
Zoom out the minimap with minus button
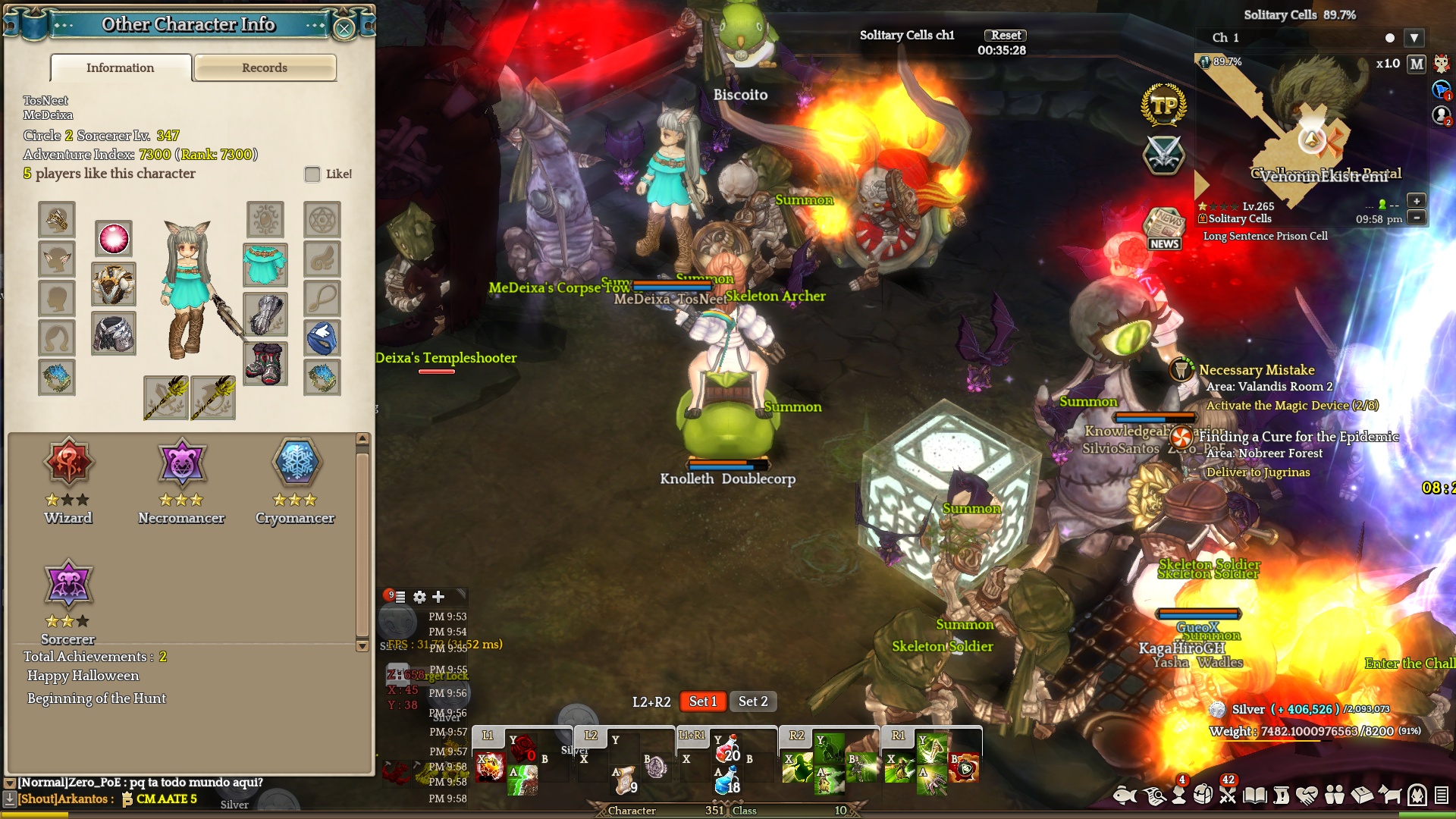click(x=1416, y=218)
